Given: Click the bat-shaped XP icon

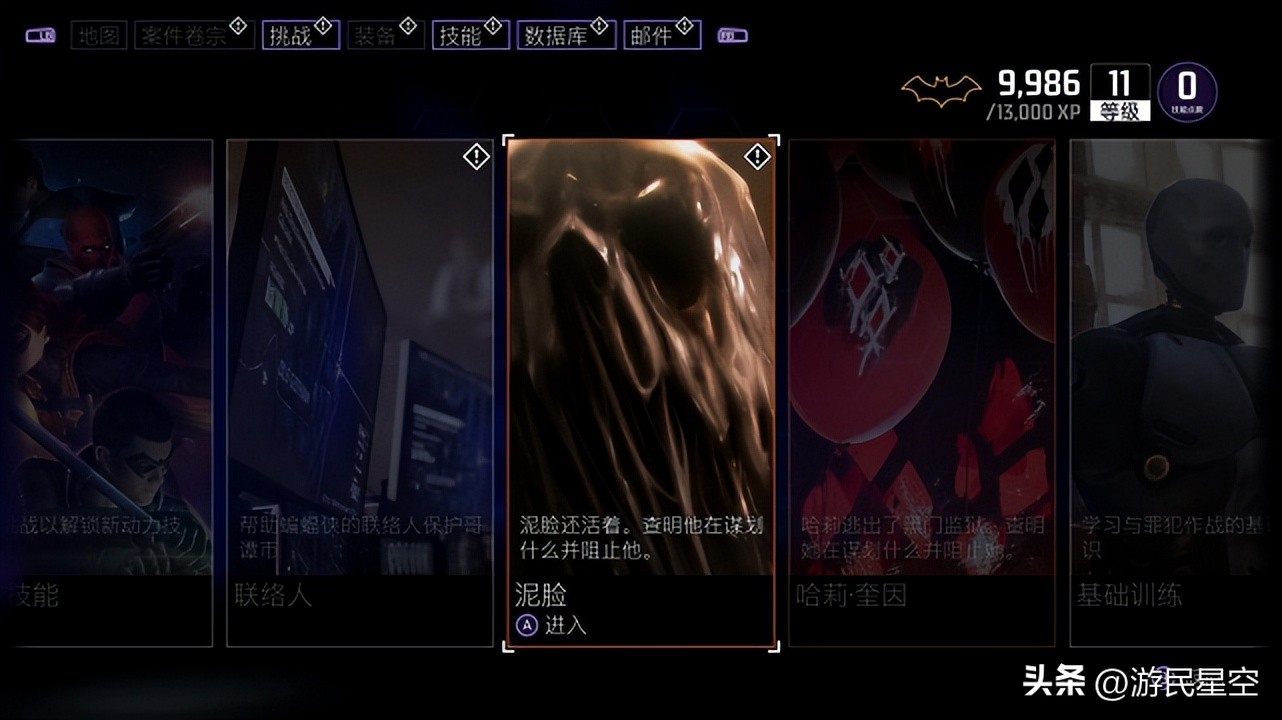Looking at the screenshot, I should point(945,87).
